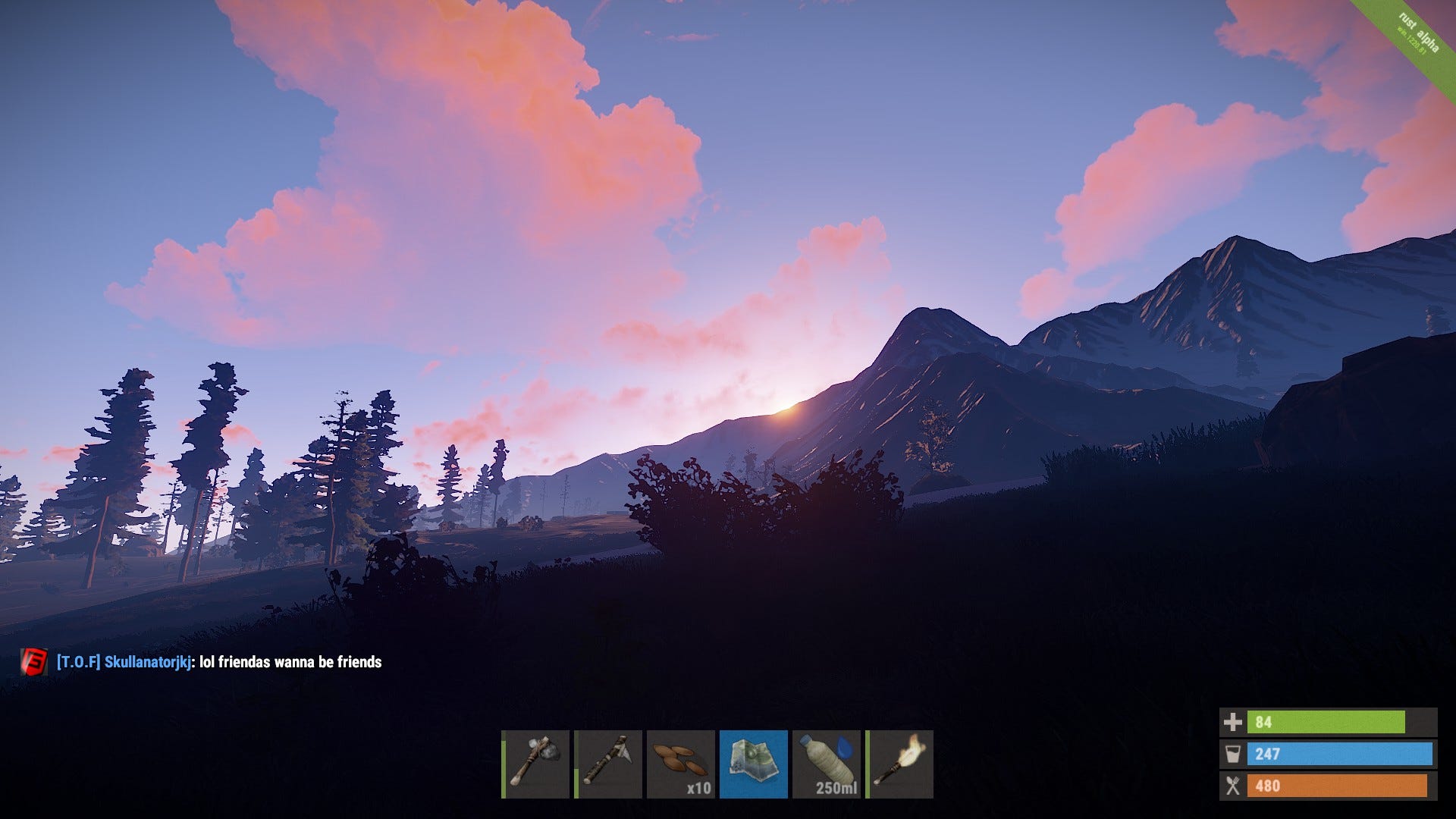
Task: Open the paper map hotbar slot
Action: point(753,764)
